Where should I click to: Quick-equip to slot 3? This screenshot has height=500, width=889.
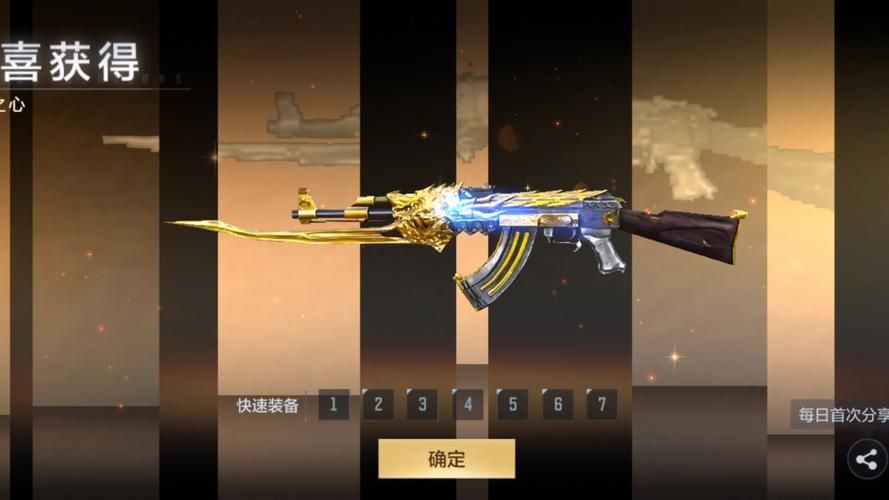click(423, 405)
